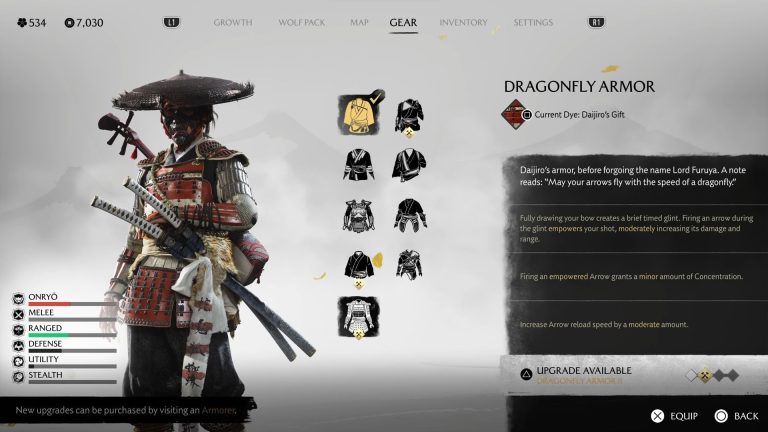The height and width of the screenshot is (432, 768).
Task: Pick the heavy samurai armor with face mask
Action: (360, 214)
